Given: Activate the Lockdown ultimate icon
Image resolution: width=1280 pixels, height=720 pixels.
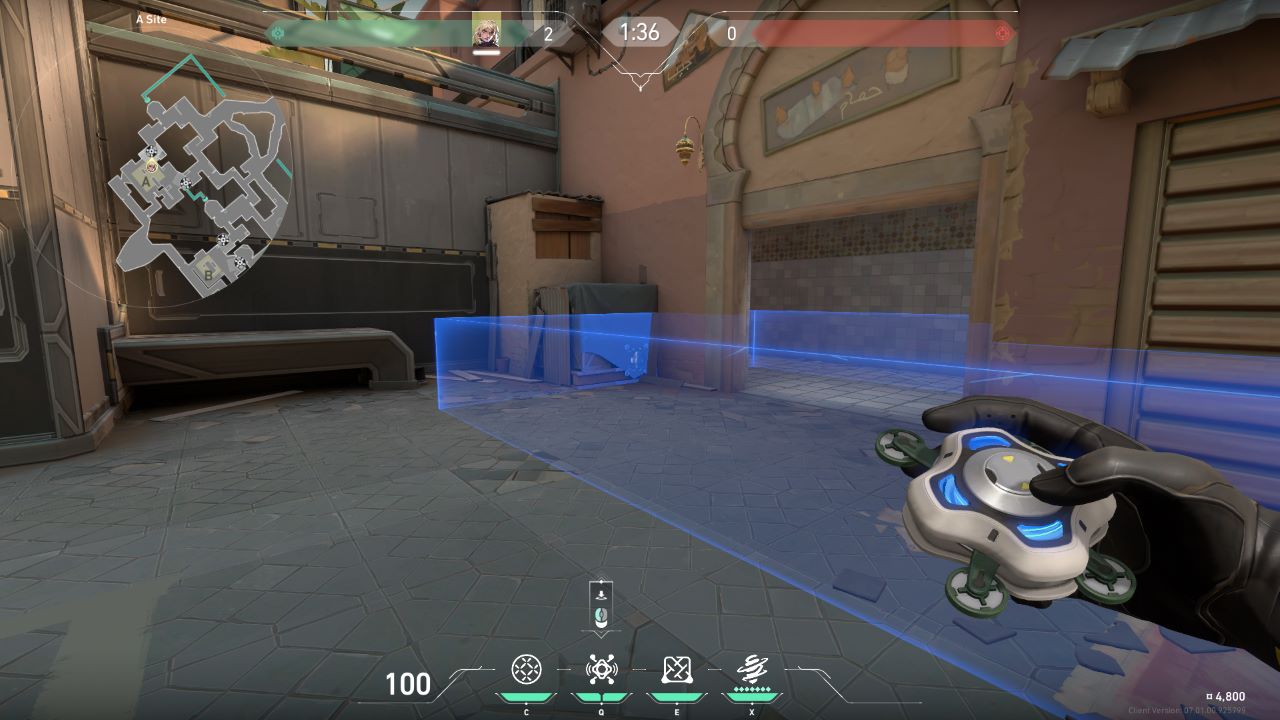Looking at the screenshot, I should click(751, 667).
